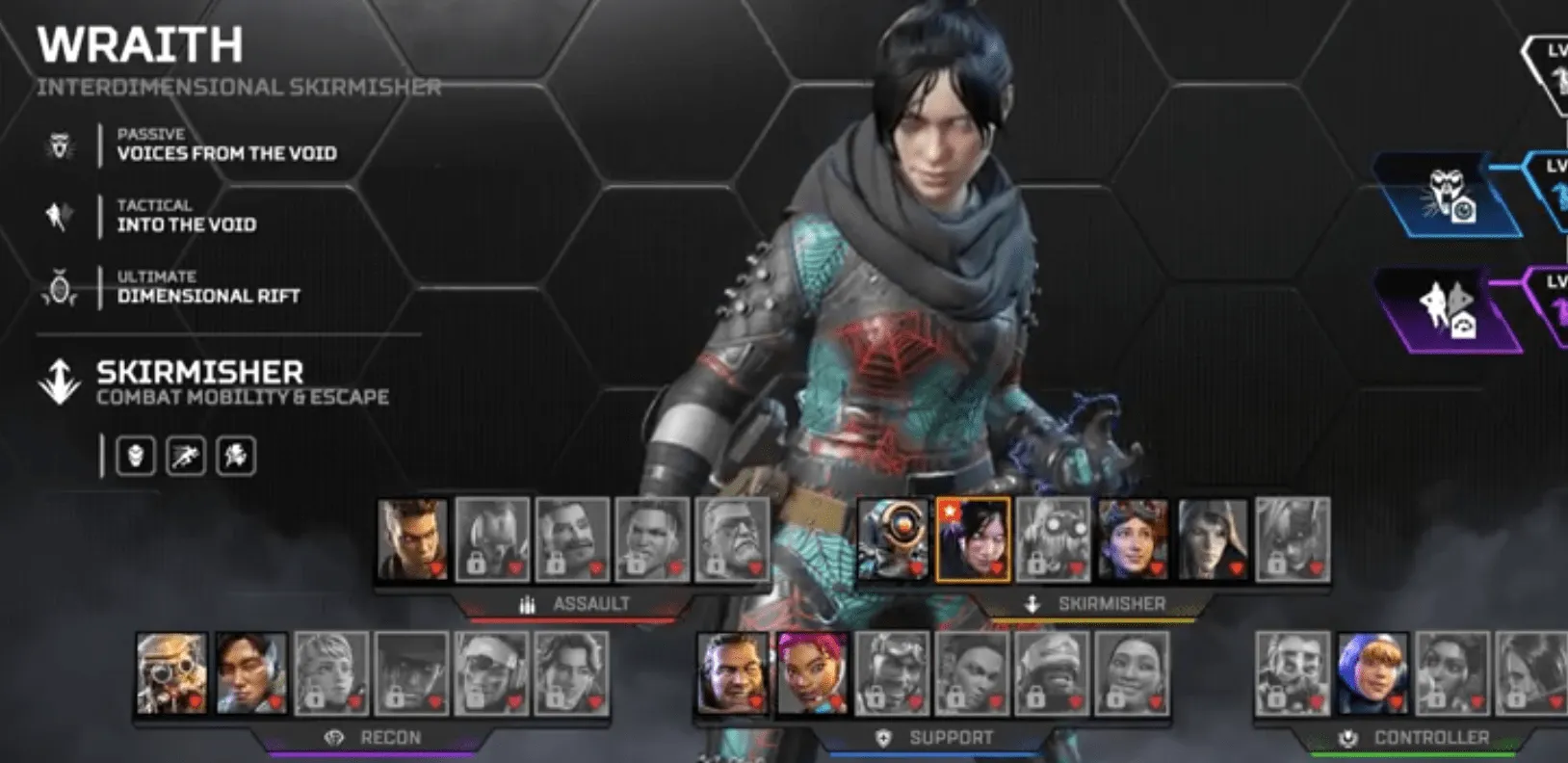1568x763 pixels.
Task: Choose the locked Octane portrait with goggles
Action: tap(1053, 539)
